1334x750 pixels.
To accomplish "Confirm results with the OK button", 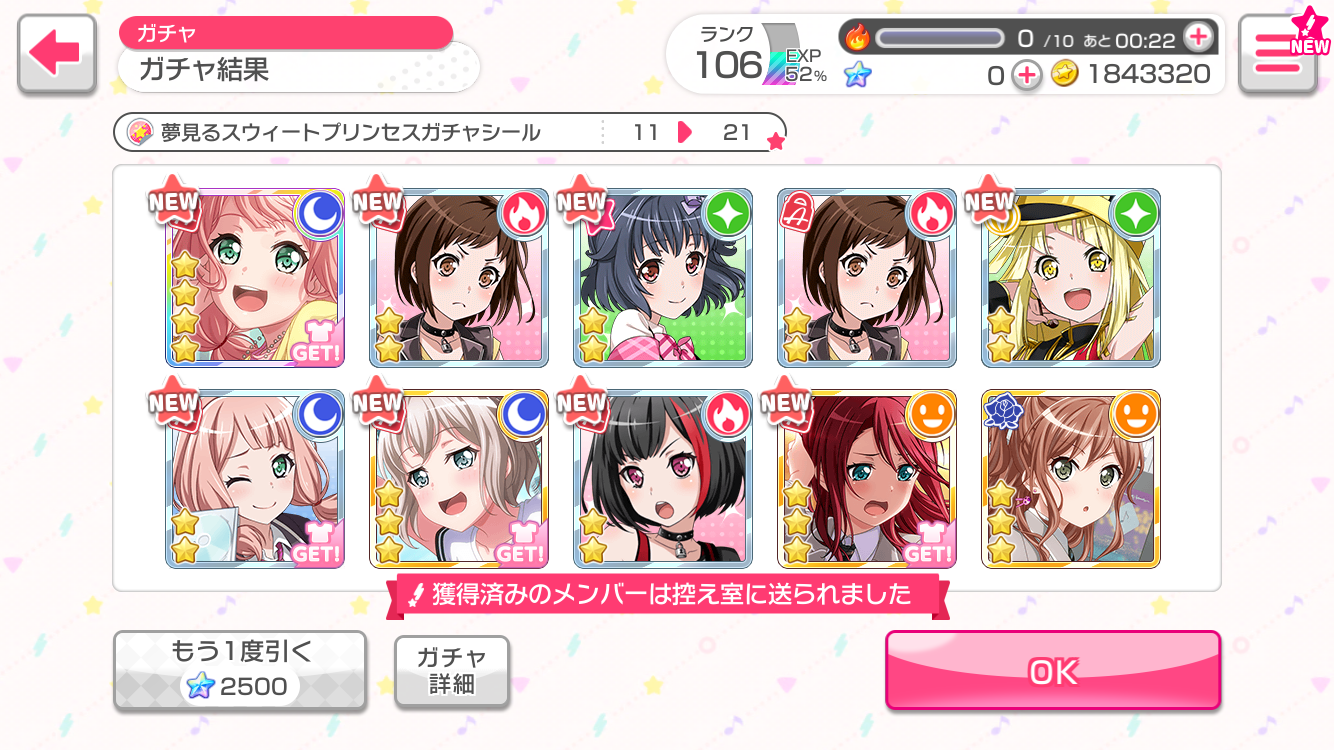I will 1052,671.
